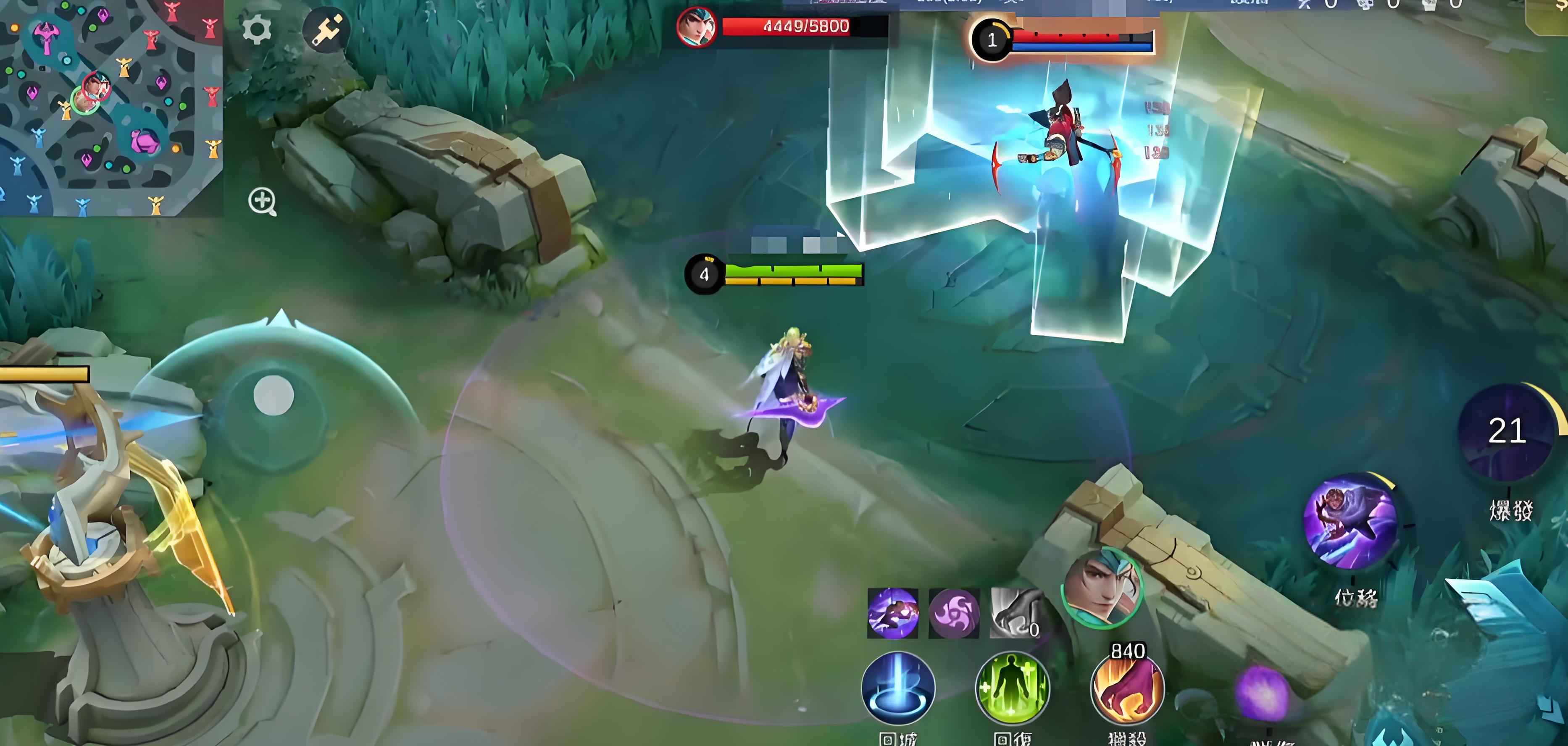1568x746 pixels.
Task: Select the grey claw item icon
Action: pyautogui.click(x=1013, y=613)
